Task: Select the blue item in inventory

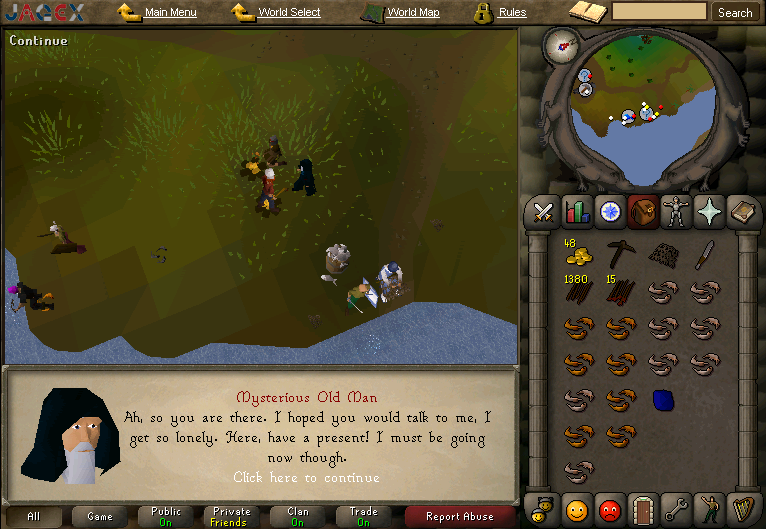Action: tap(663, 400)
